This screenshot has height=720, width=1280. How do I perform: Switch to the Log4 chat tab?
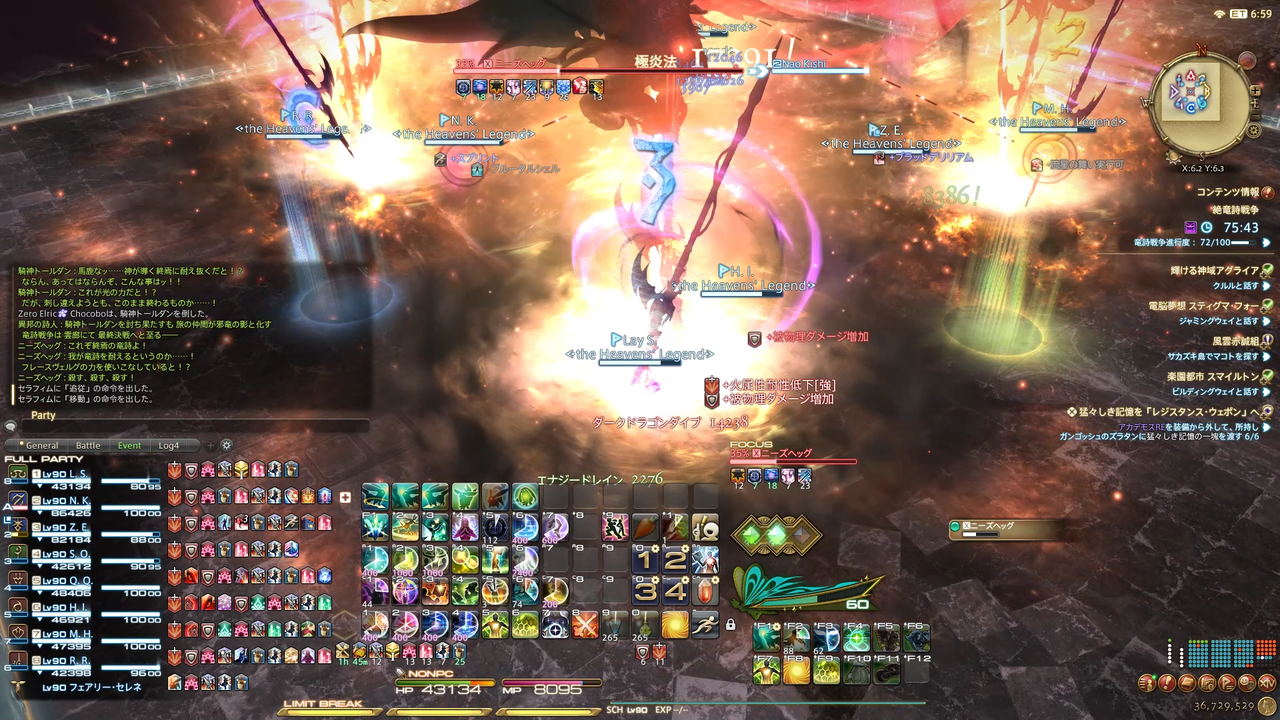pos(168,445)
